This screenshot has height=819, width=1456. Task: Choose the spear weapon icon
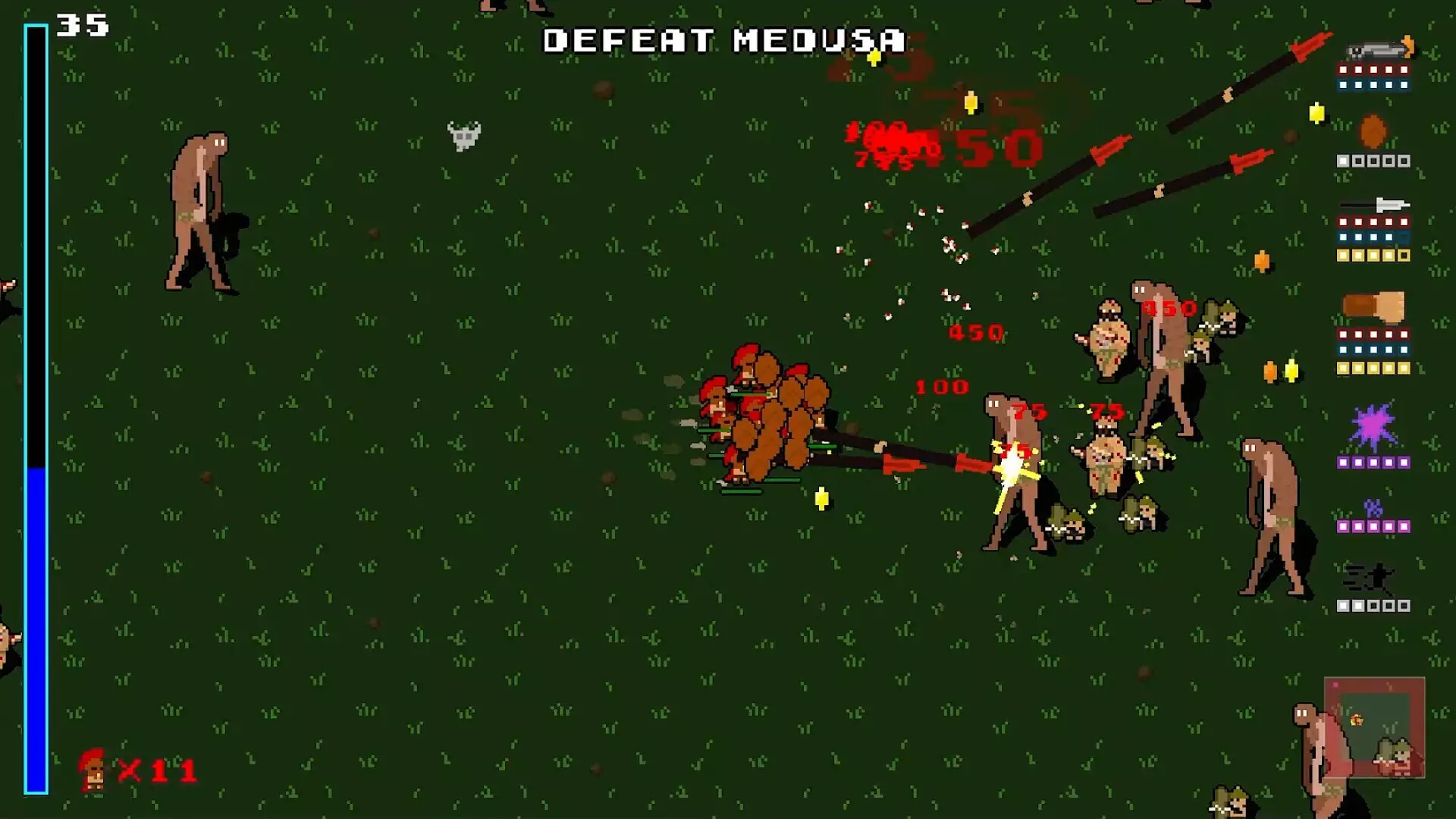1374,205
